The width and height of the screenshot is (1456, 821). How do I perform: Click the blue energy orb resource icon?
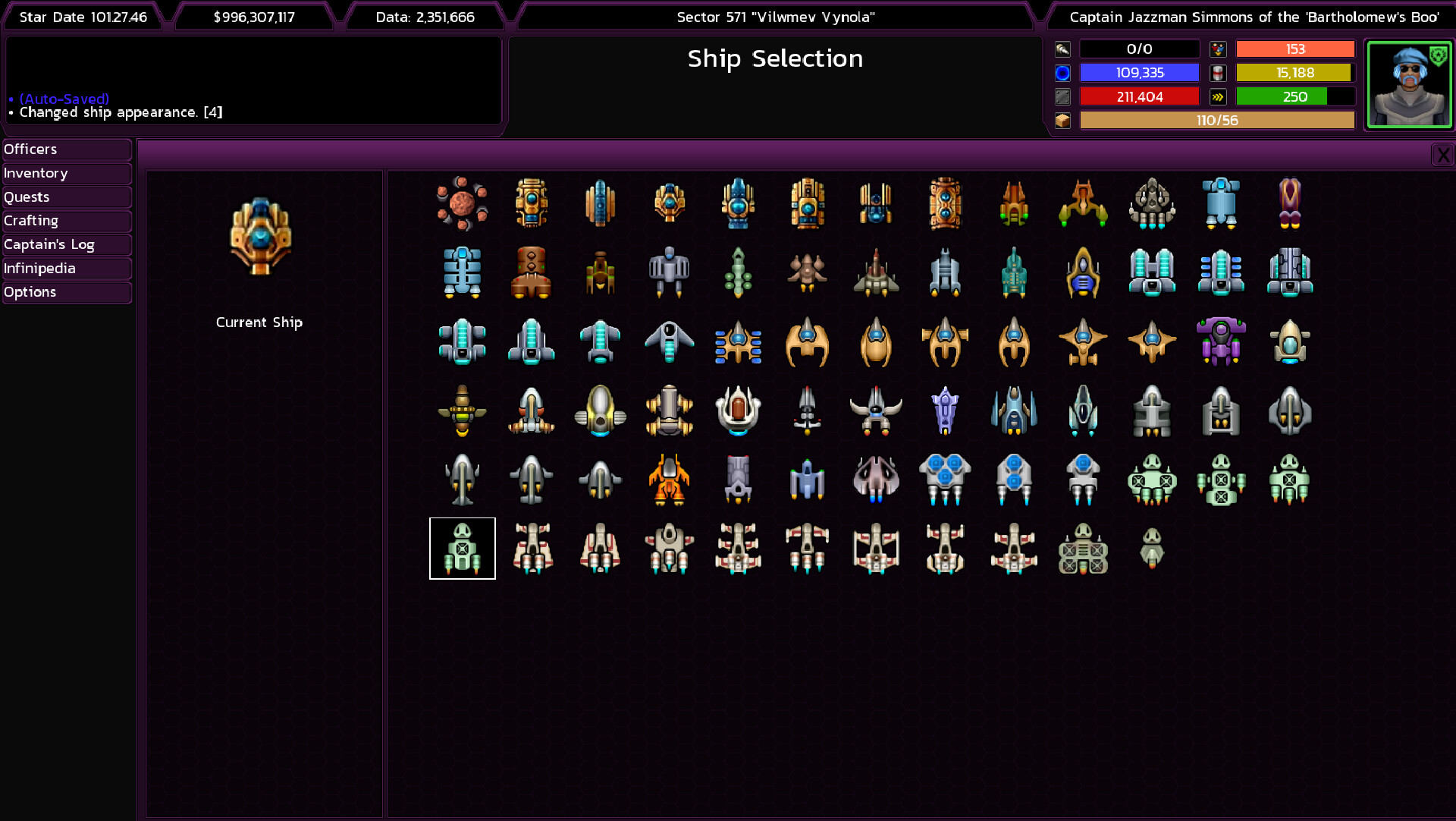point(1062,73)
